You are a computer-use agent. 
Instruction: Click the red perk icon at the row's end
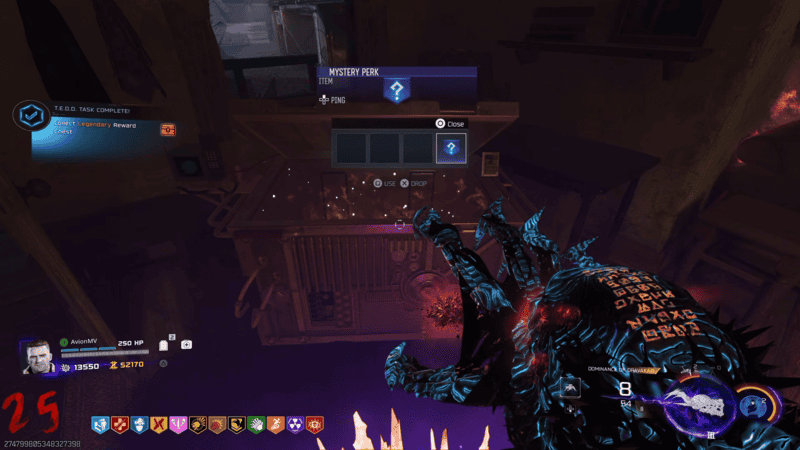313,426
